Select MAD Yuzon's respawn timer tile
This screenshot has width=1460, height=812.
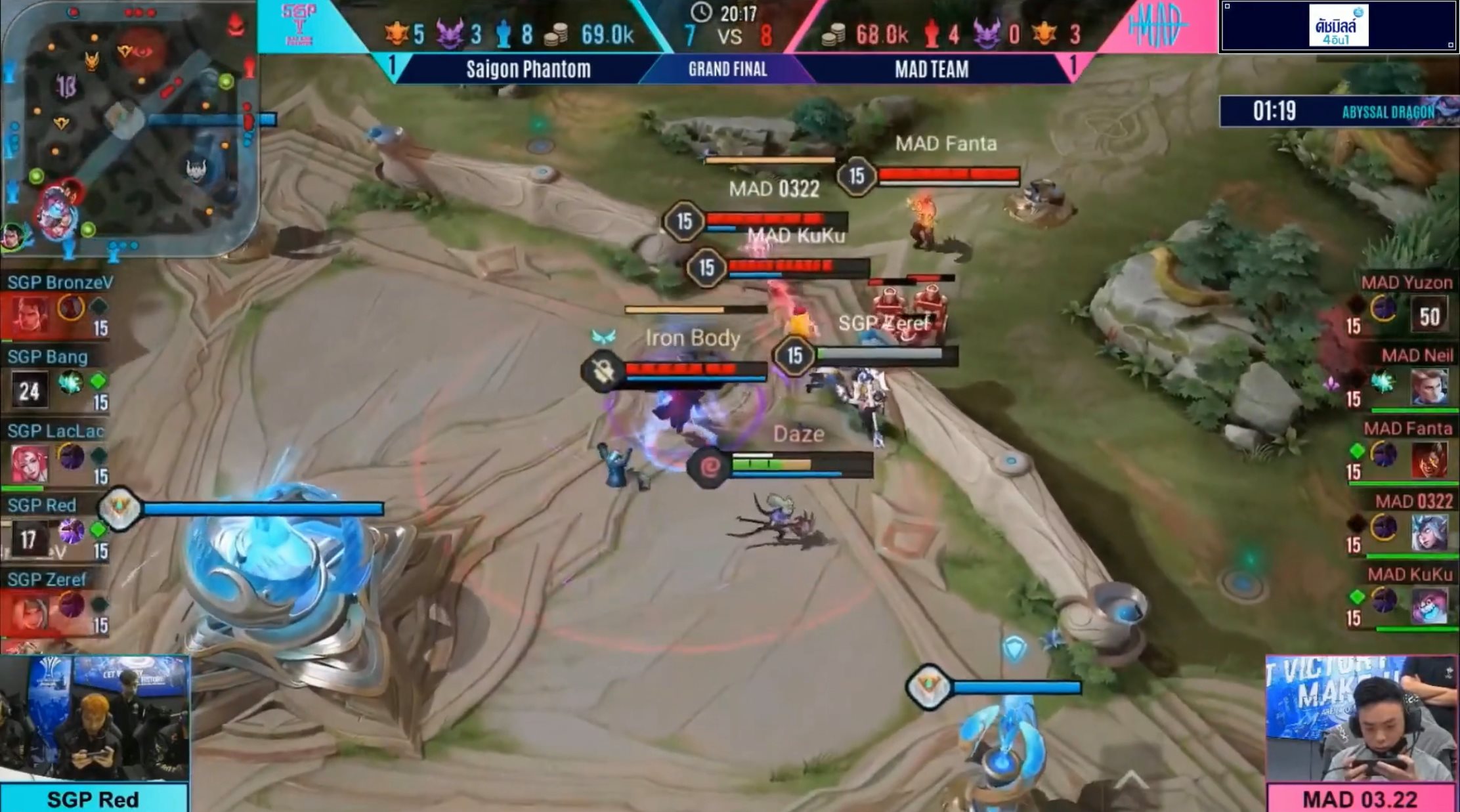pos(1429,316)
